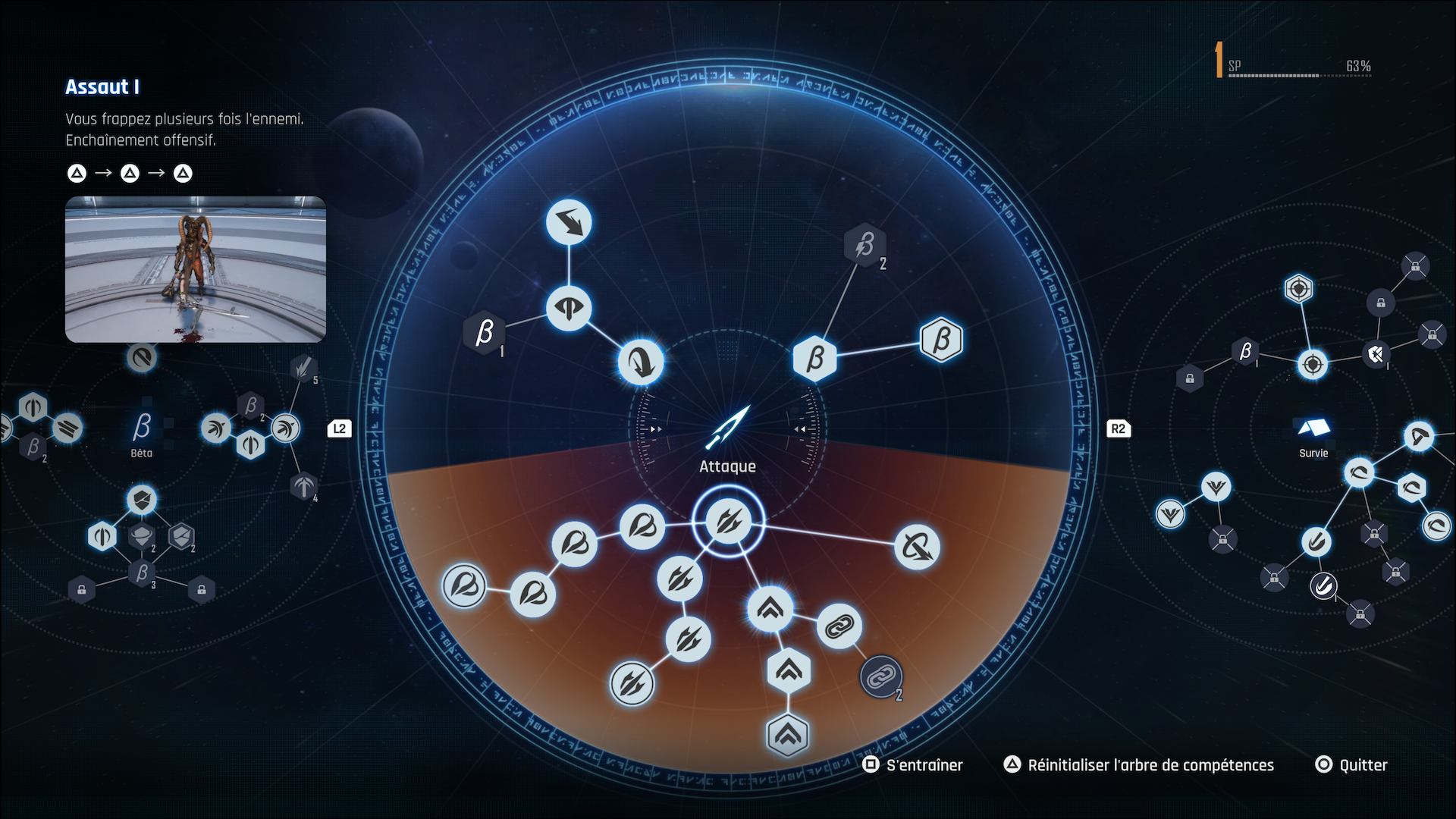Select the bright chain link skill node

[839, 626]
